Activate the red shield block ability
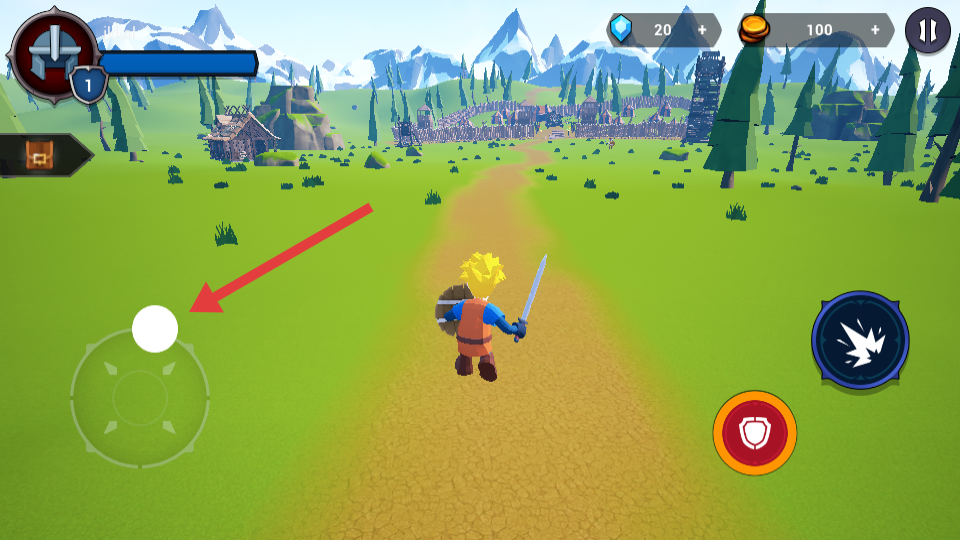The height and width of the screenshot is (540, 960). point(755,433)
